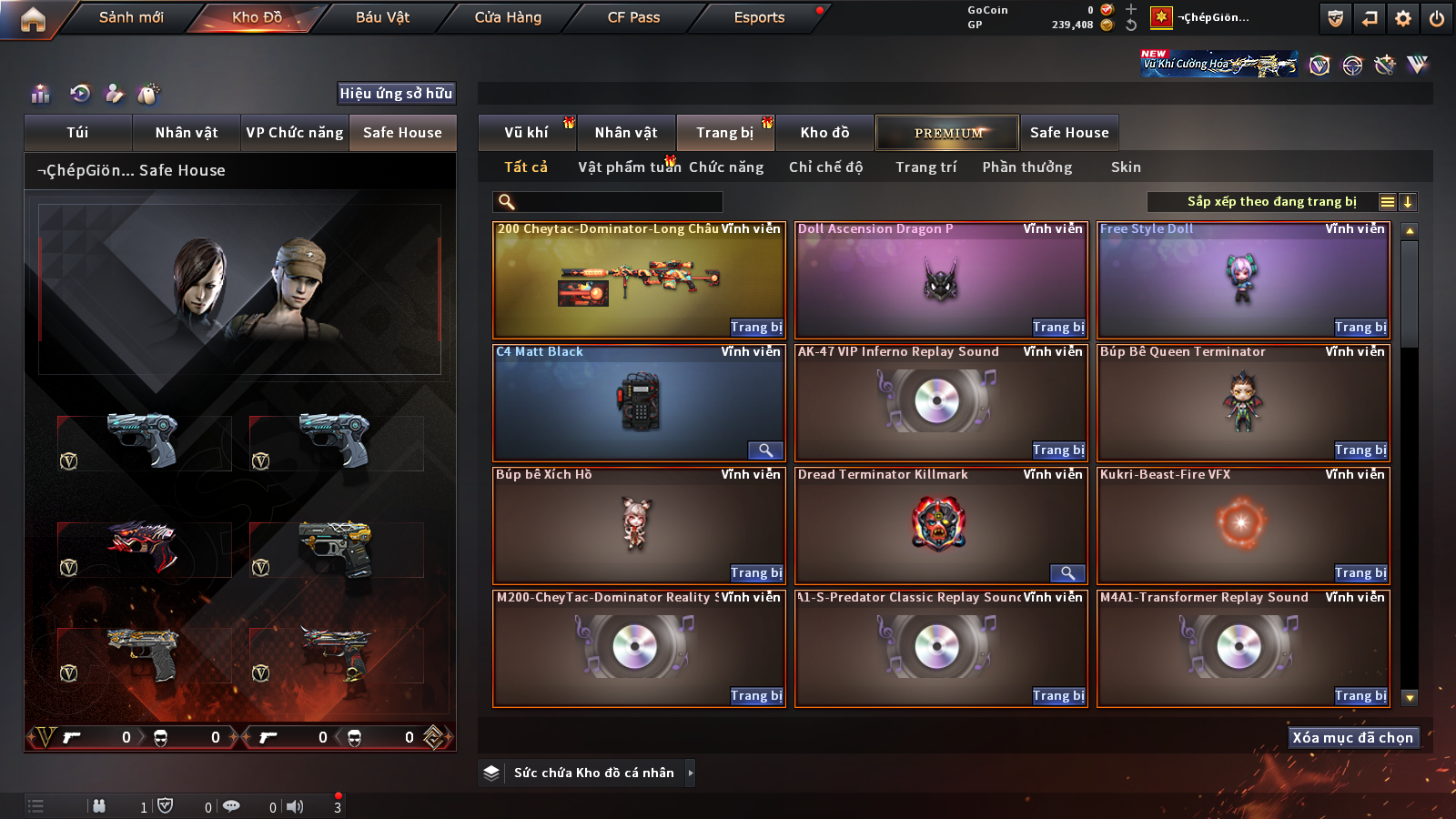Preview Dread Terminator Killmark with magnifier
This screenshot has height=819, width=1456.
pyautogui.click(x=1067, y=573)
